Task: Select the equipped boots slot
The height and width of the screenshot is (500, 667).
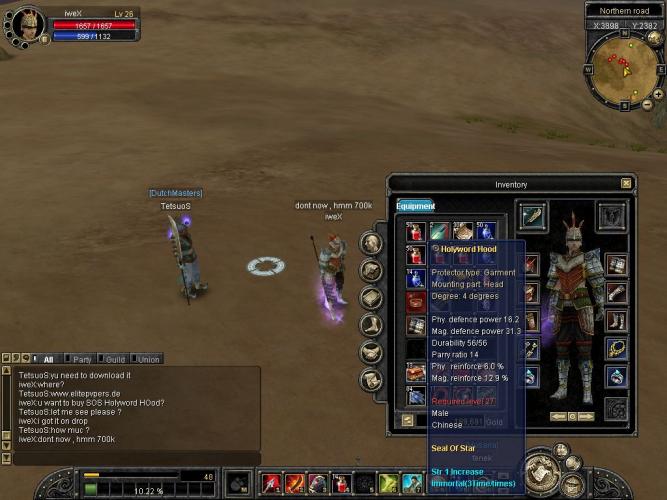Action: 616,321
